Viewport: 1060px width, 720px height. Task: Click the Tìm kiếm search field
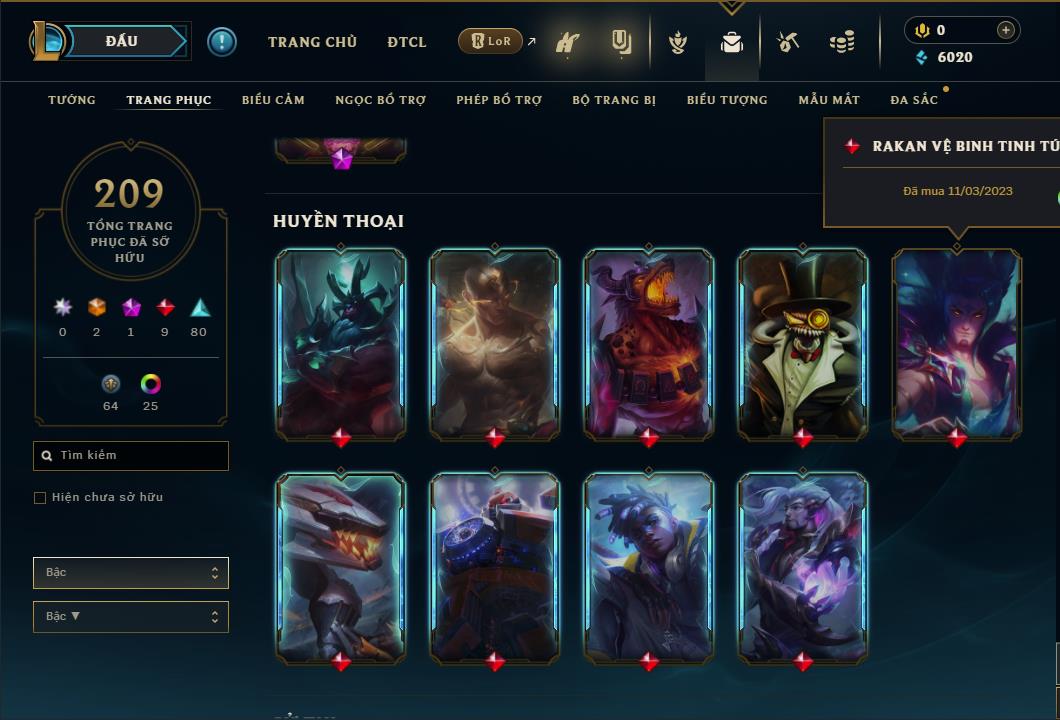coord(131,456)
